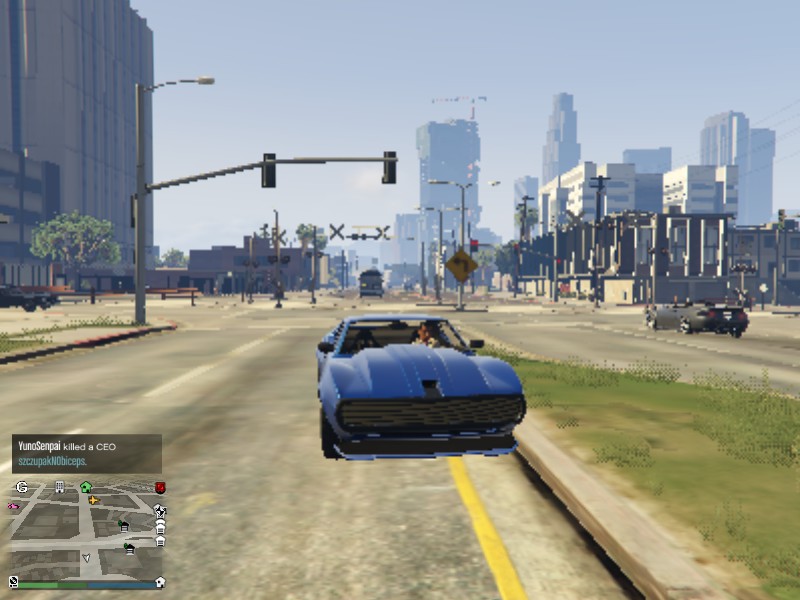Click the red shield marker on minimap
Viewport: 800px width, 600px height.
point(160,488)
